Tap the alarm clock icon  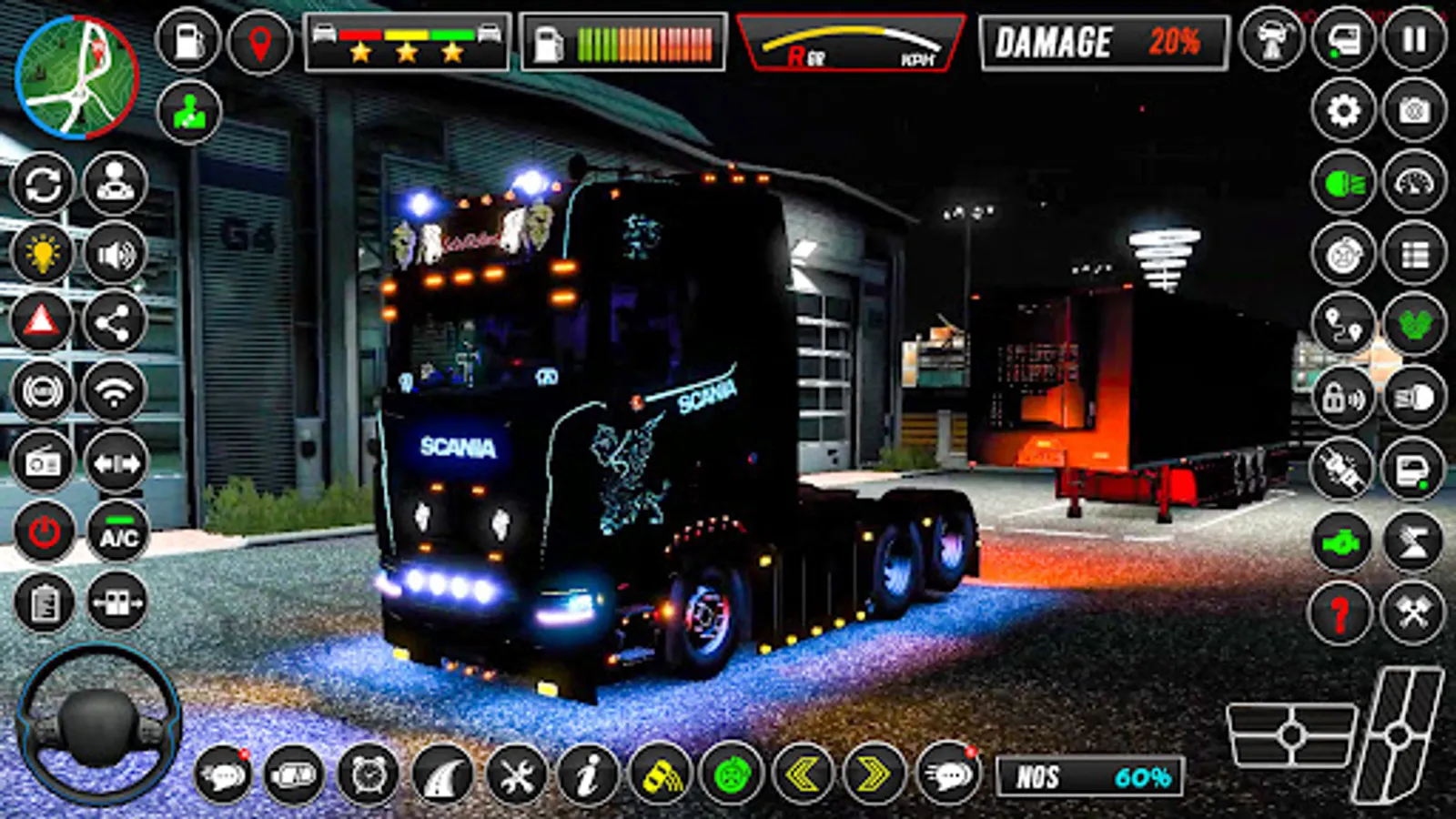pos(369,775)
